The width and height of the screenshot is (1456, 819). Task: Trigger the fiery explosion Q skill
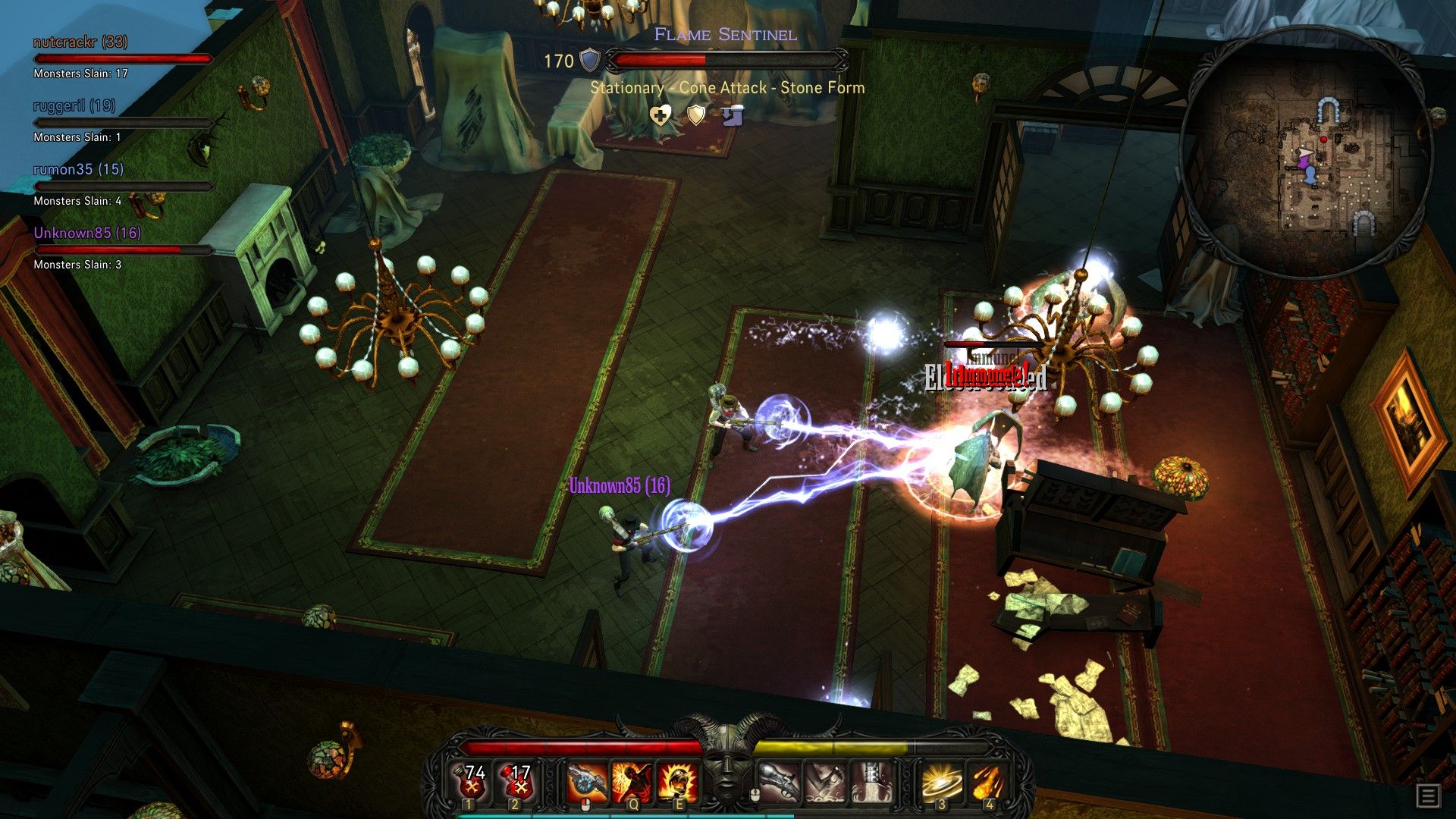tap(632, 783)
